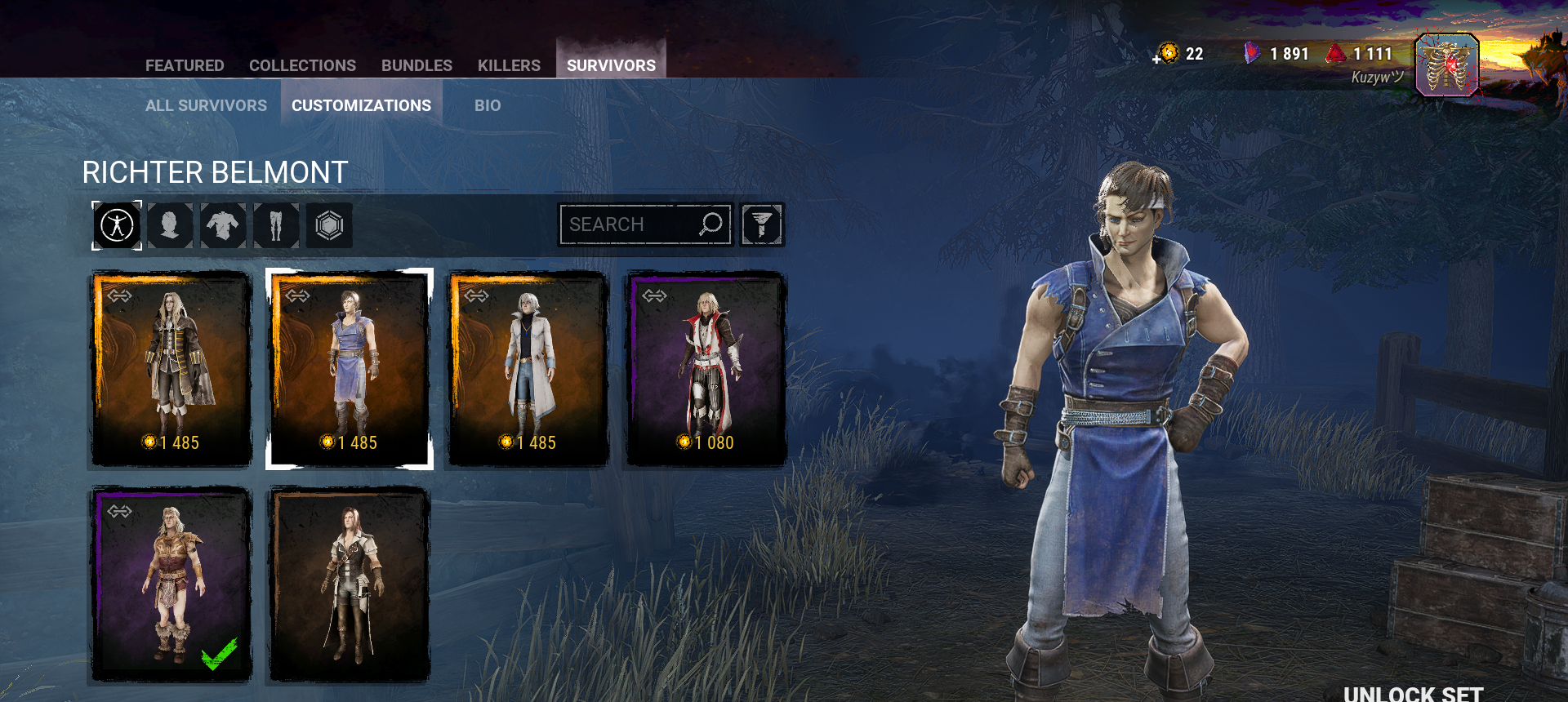
Task: Switch to the Collections tab
Action: (302, 65)
